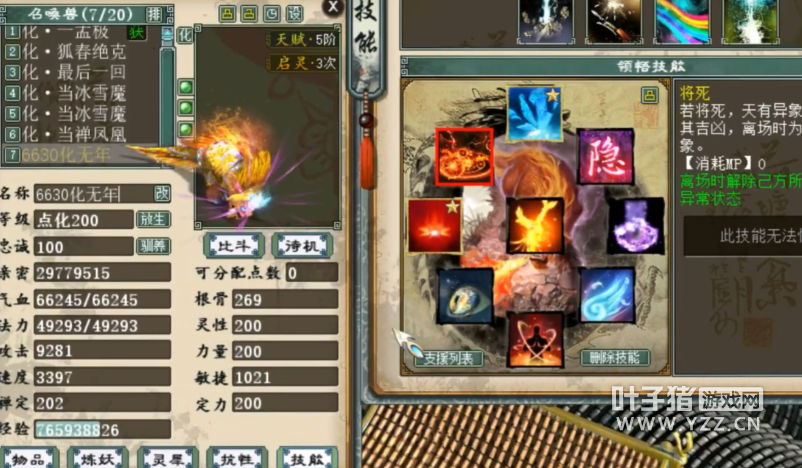The width and height of the screenshot is (802, 468).
Task: Set the pet to standby with 待机
Action: [301, 245]
